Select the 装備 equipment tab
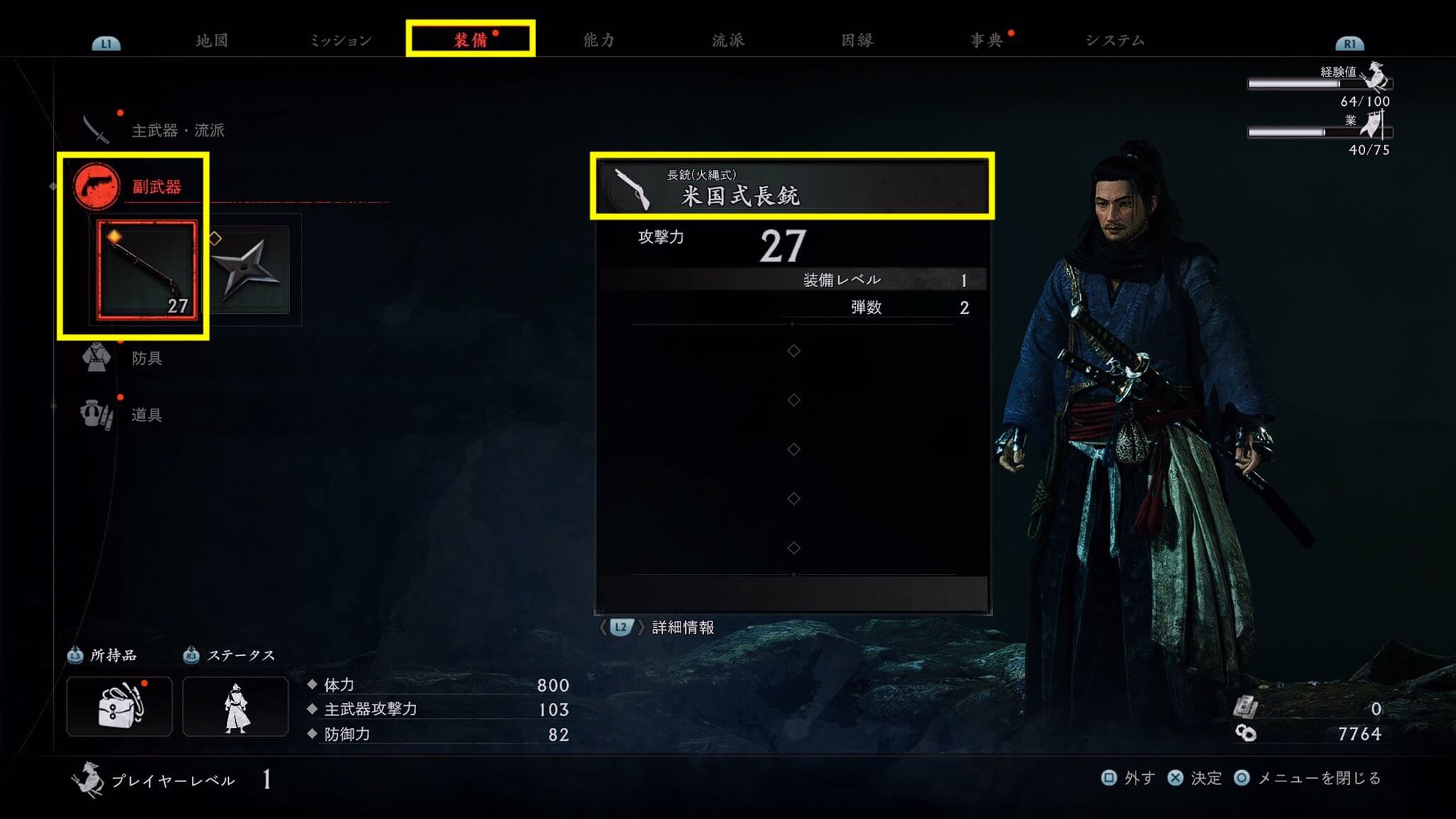 (471, 40)
